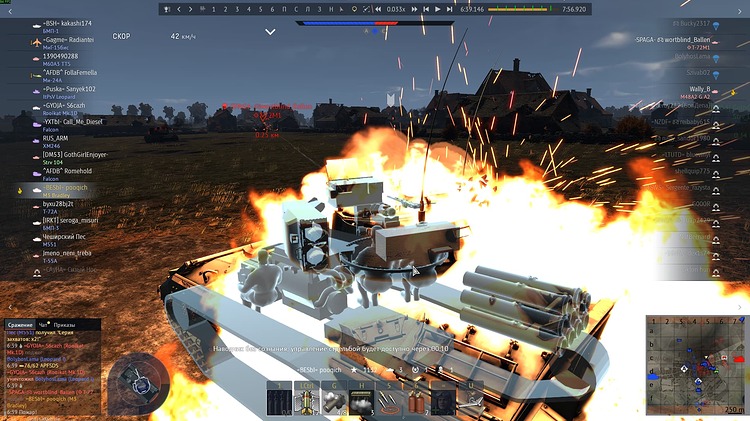Skip forward in the replay
The width and height of the screenshot is (750, 421).
(x=450, y=9)
